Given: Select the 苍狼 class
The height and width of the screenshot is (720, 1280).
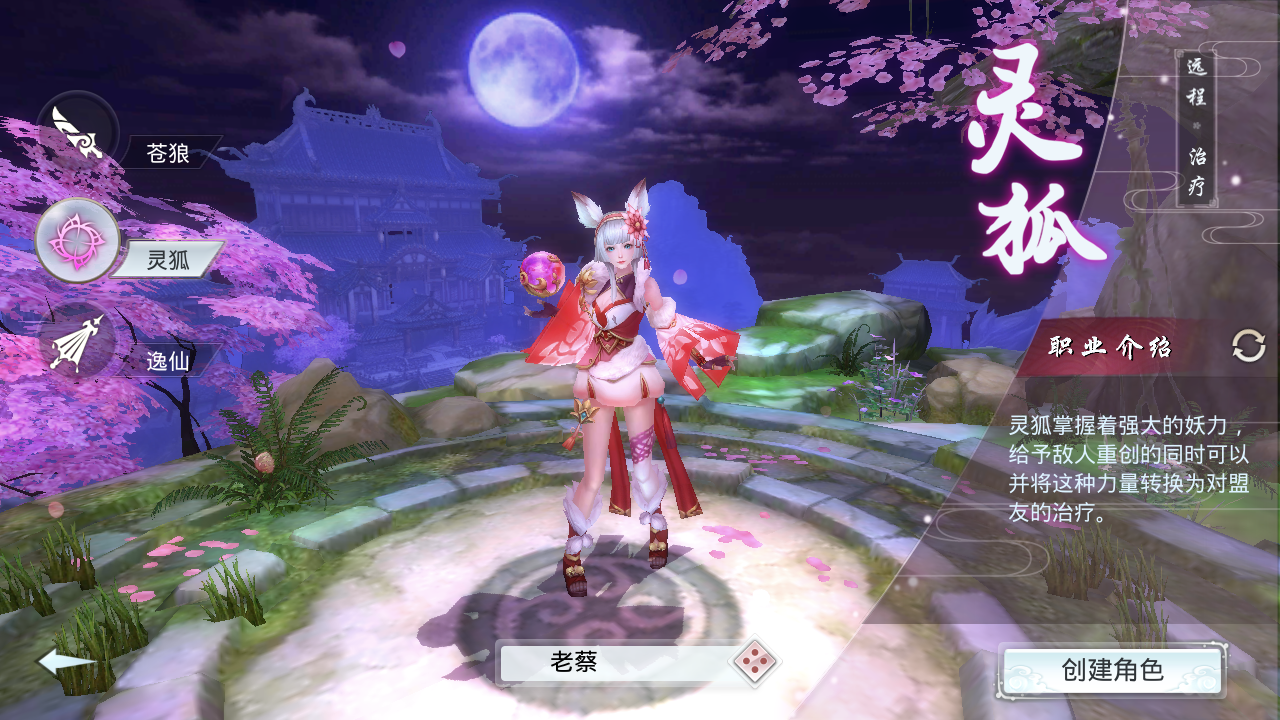Looking at the screenshot, I should tap(78, 133).
